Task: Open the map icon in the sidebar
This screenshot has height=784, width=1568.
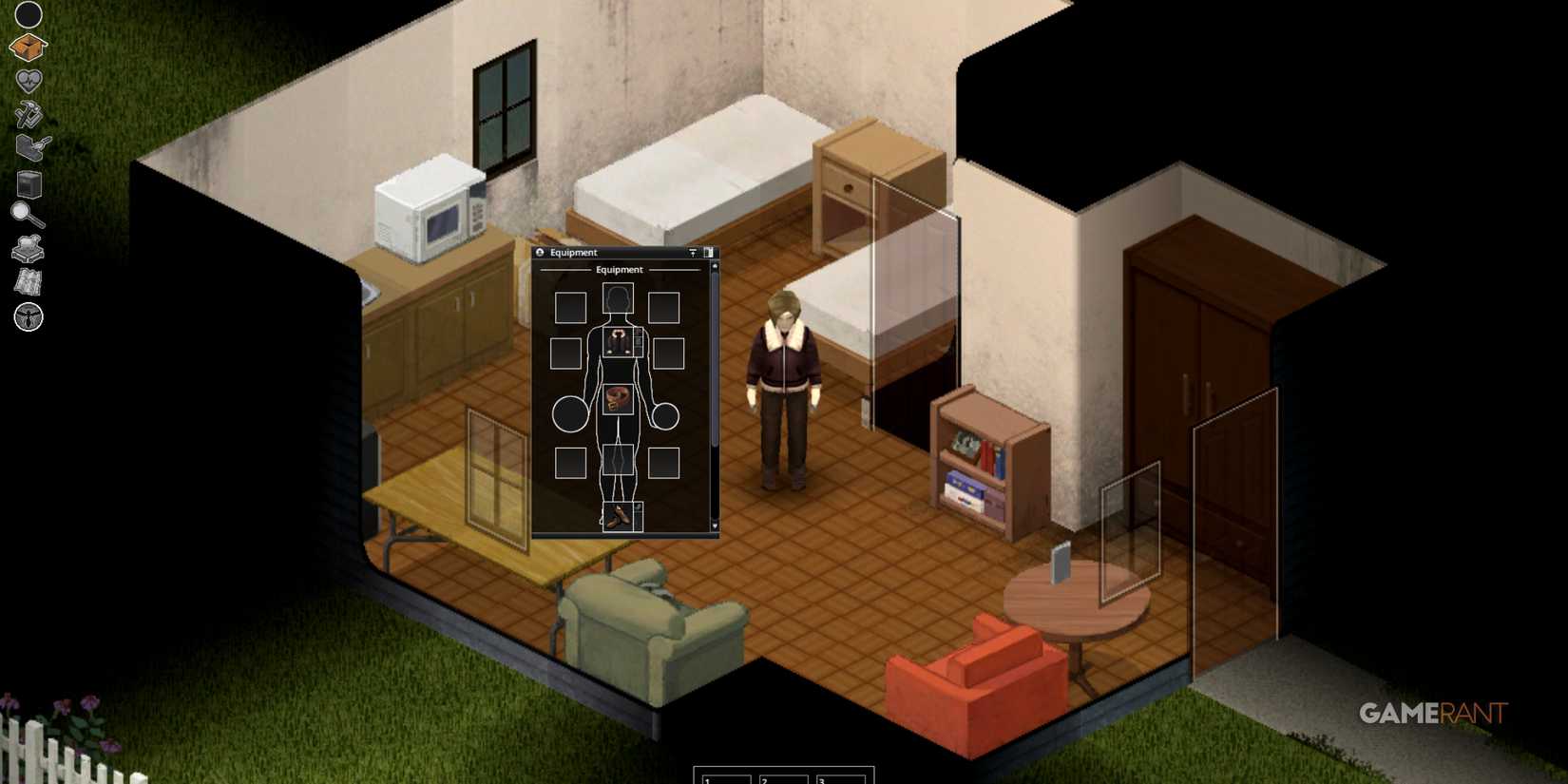Action: 28,282
